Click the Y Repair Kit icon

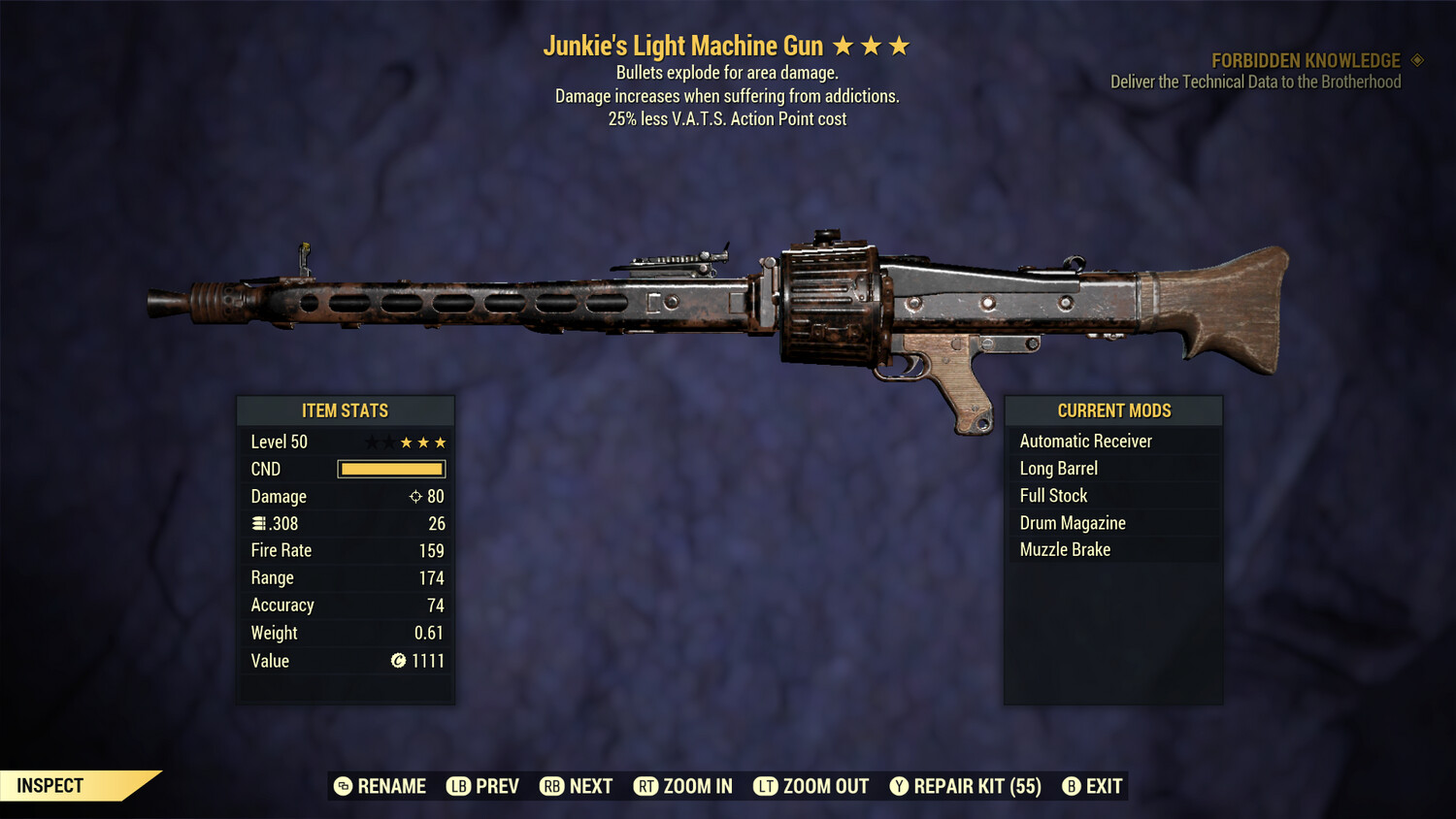(897, 786)
